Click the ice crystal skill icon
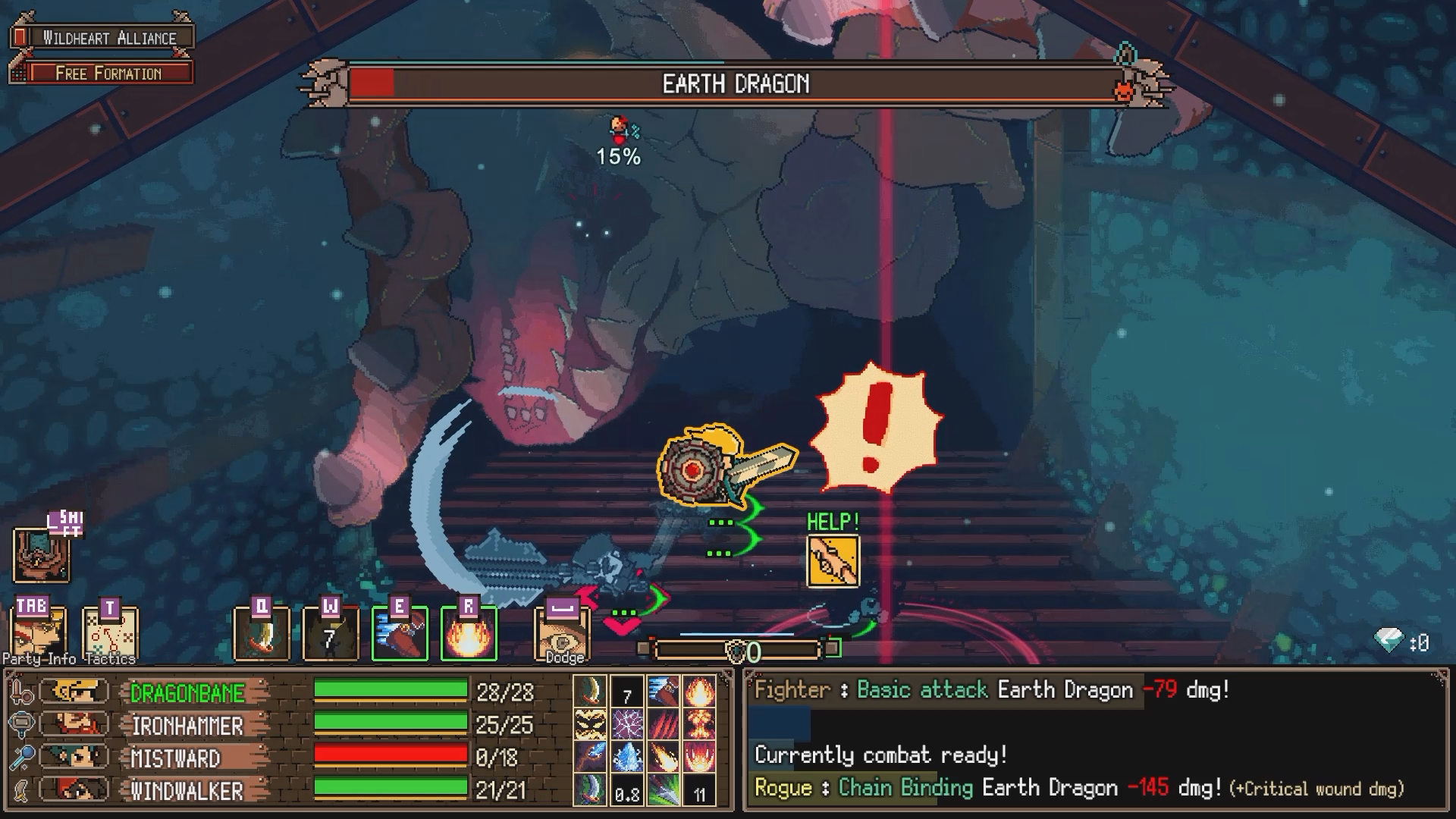 [627, 757]
